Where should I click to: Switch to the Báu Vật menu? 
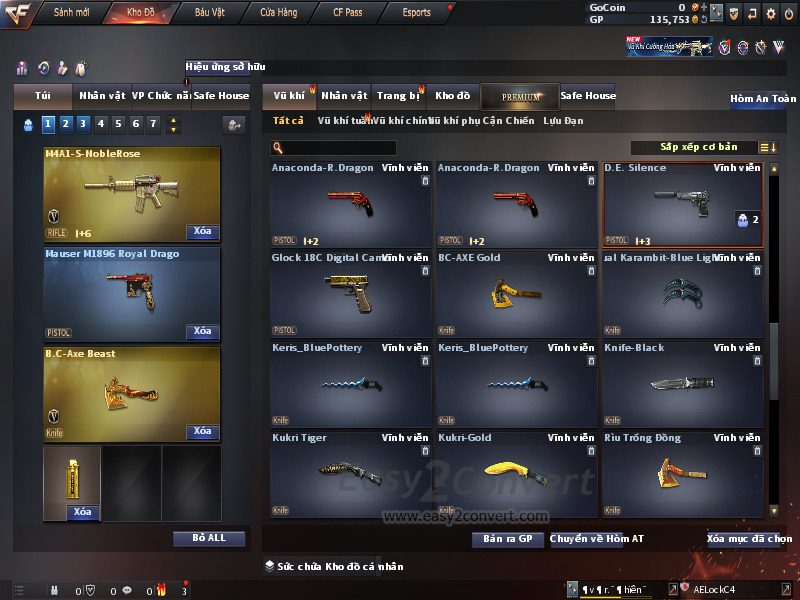point(209,13)
